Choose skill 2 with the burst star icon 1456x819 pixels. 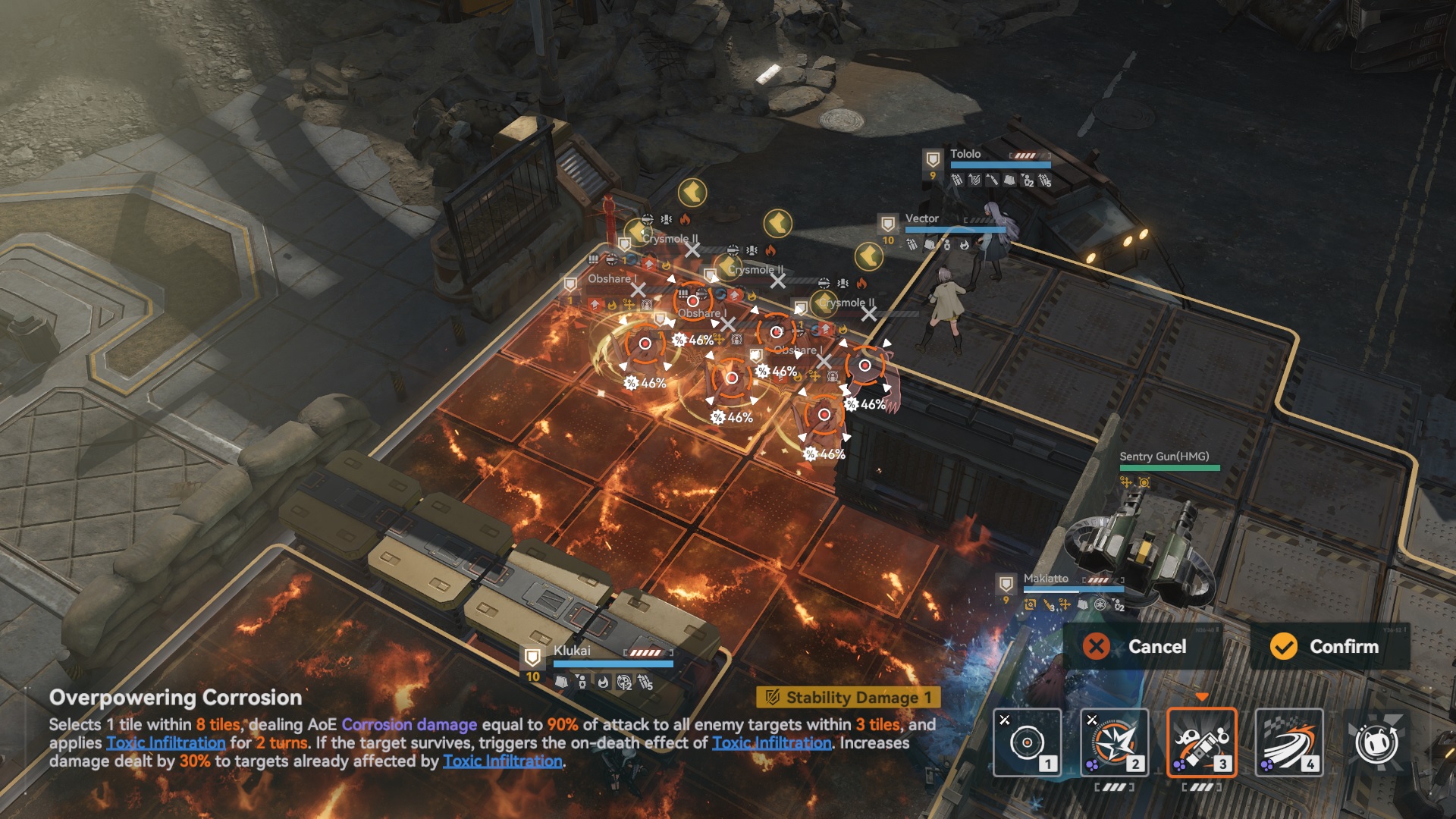(x=1114, y=742)
